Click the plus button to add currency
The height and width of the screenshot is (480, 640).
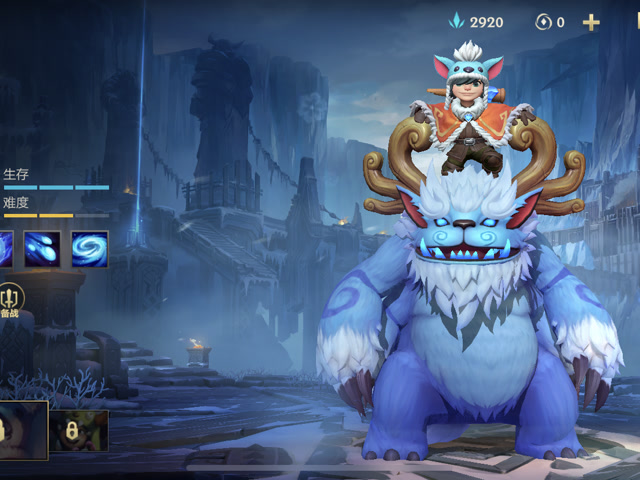coord(591,22)
